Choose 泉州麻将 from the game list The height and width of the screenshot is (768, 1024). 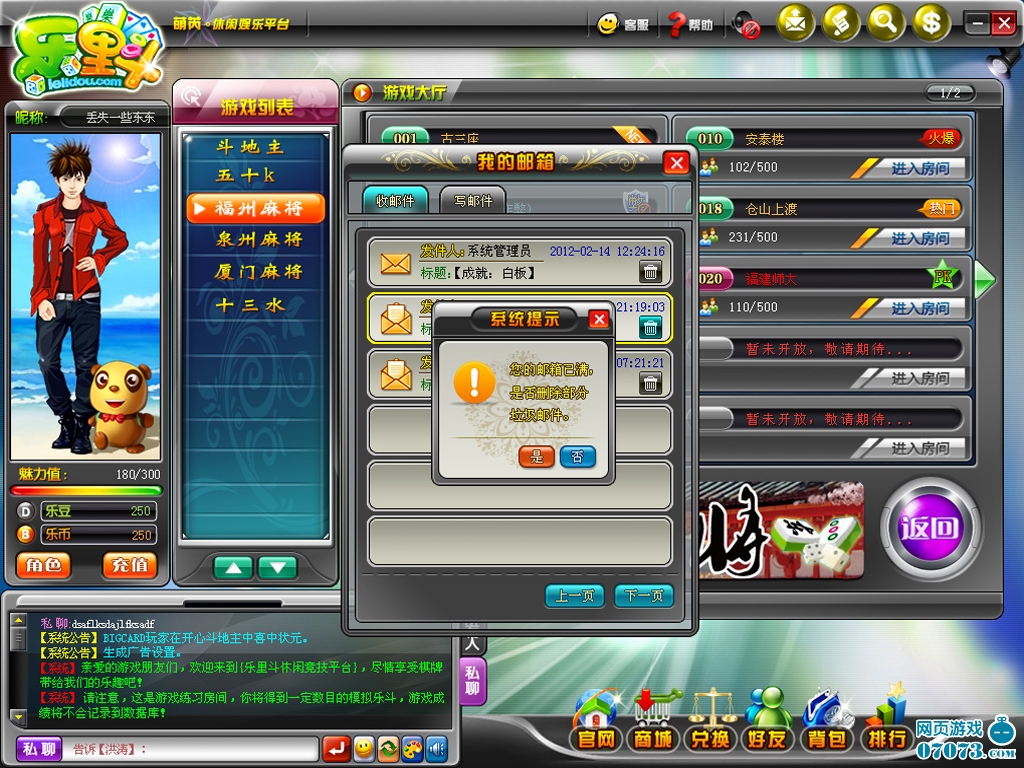coord(258,239)
